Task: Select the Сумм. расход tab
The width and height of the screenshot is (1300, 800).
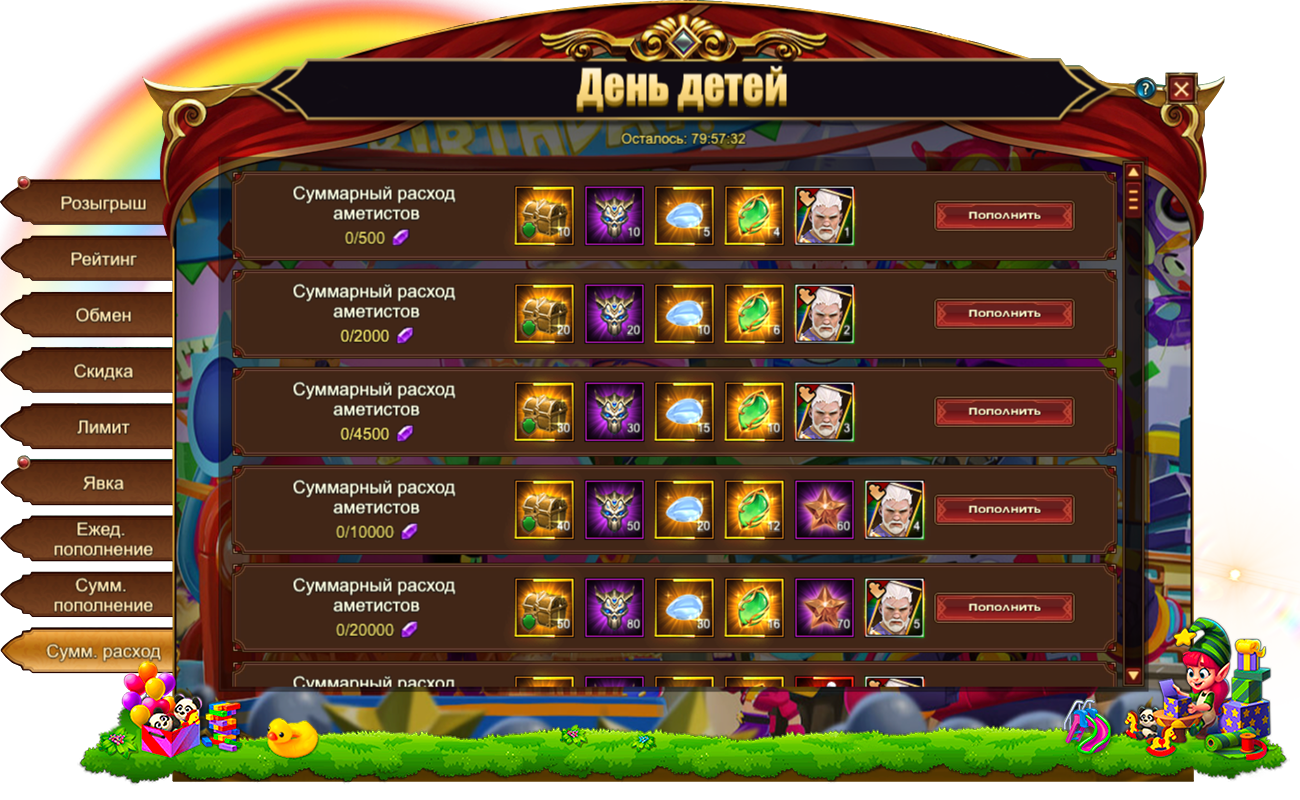Action: tap(102, 652)
